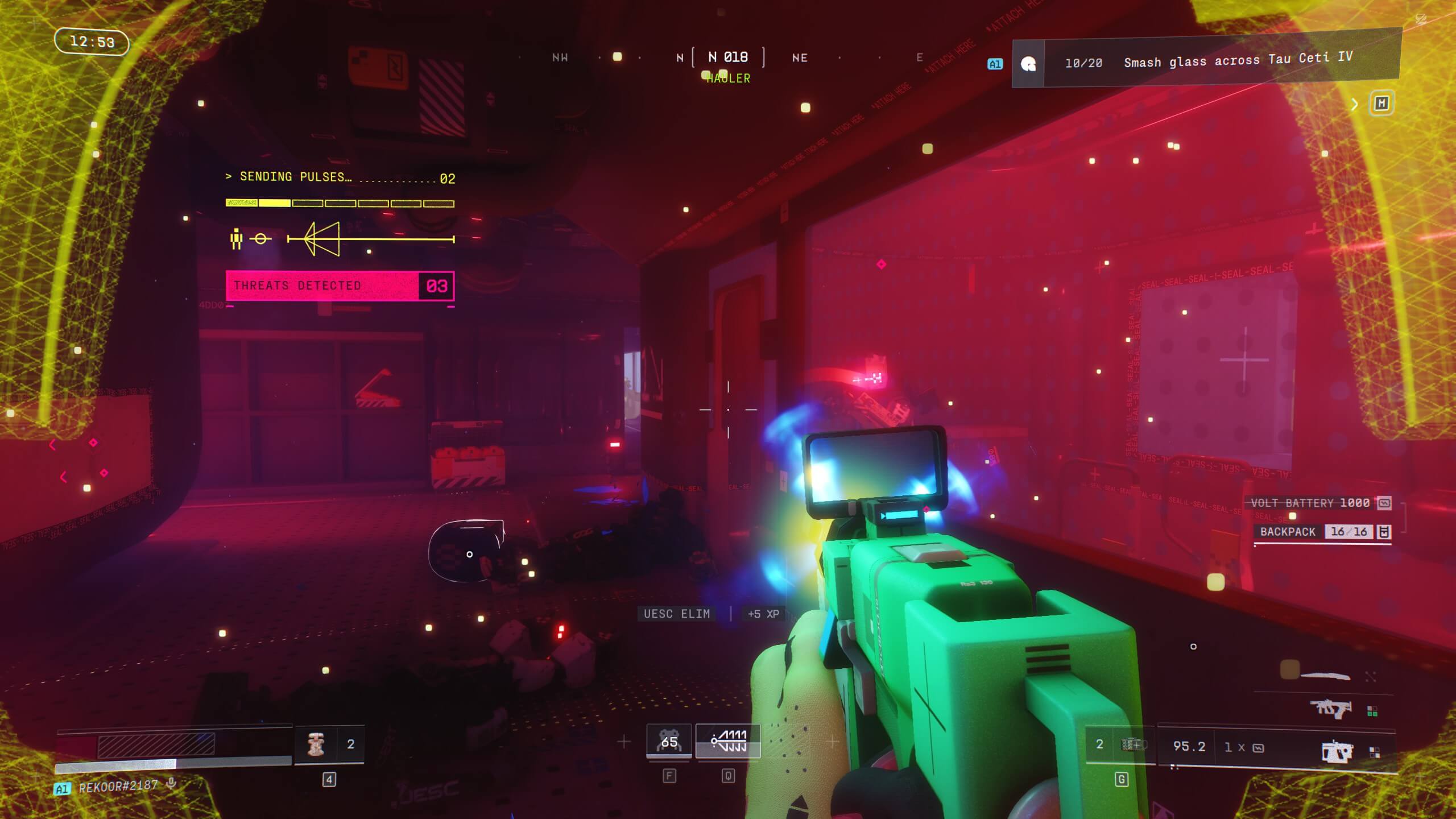Select the backpack icon beside 16/16

(x=1384, y=532)
